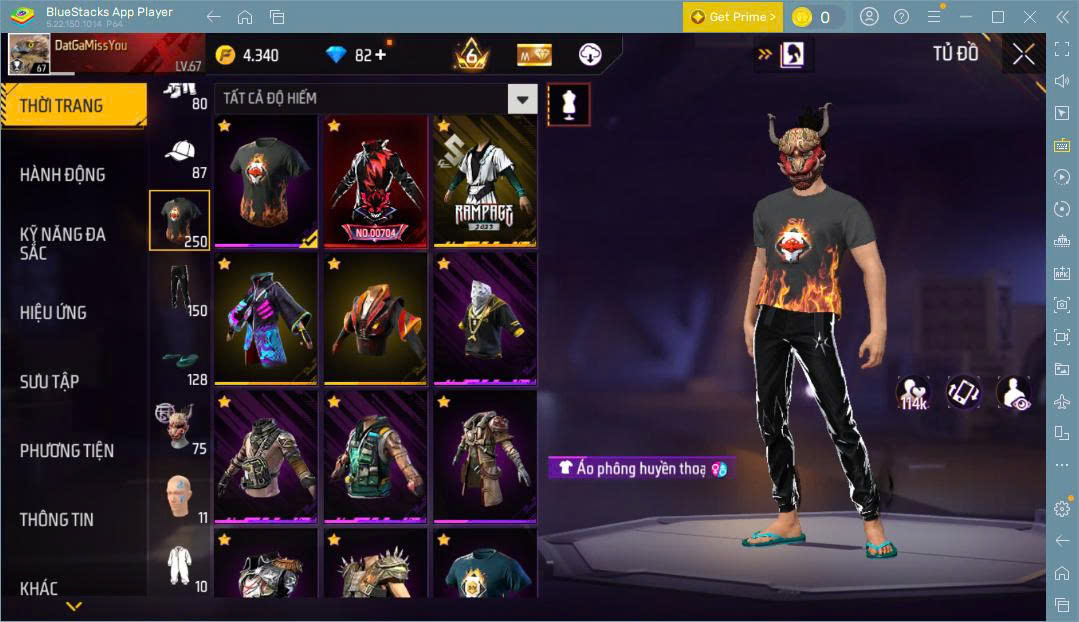This screenshot has height=622, width=1079.
Task: Add diamonds via the plus button
Action: pos(378,55)
